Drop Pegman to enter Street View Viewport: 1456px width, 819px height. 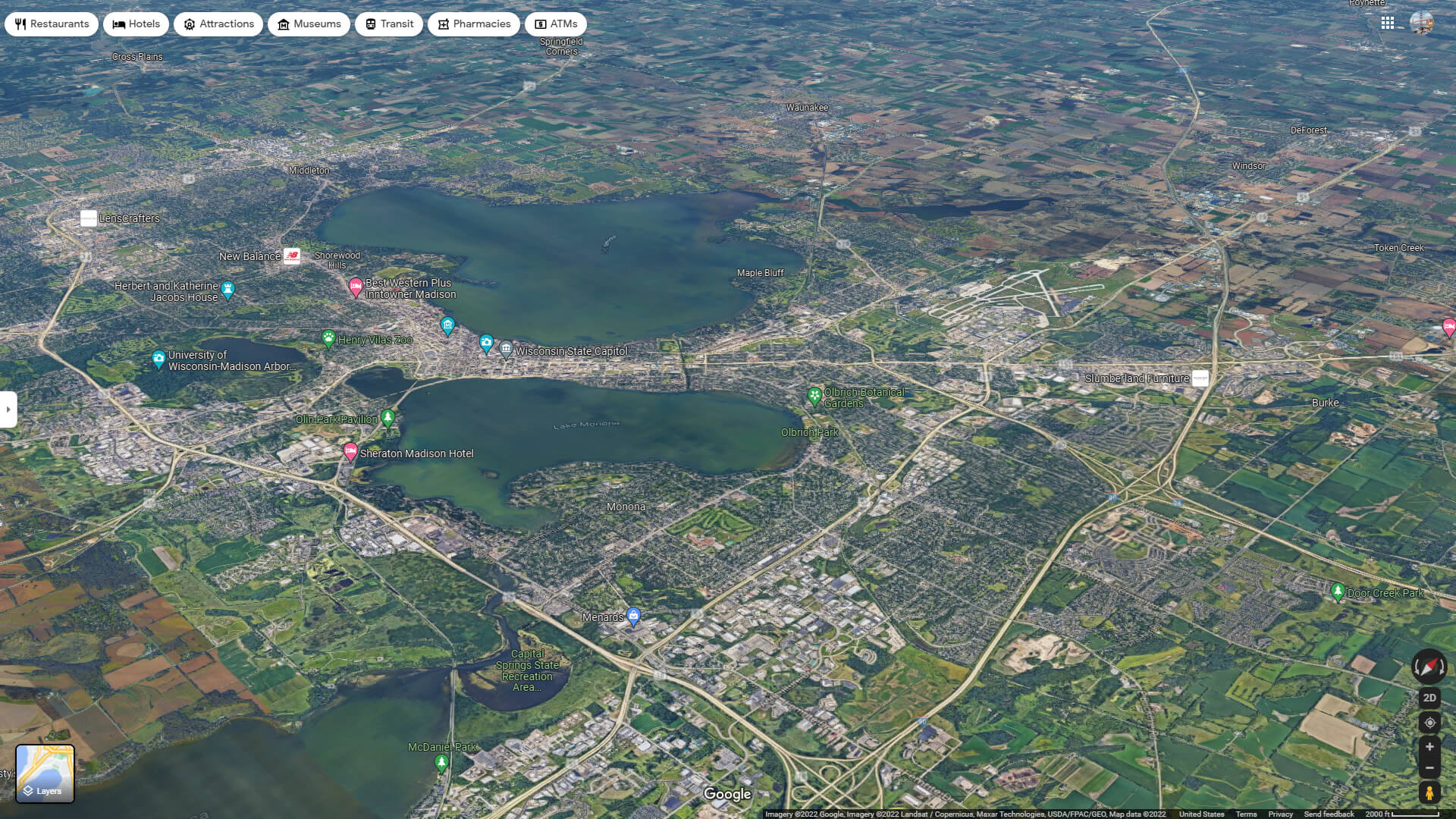[x=1429, y=794]
